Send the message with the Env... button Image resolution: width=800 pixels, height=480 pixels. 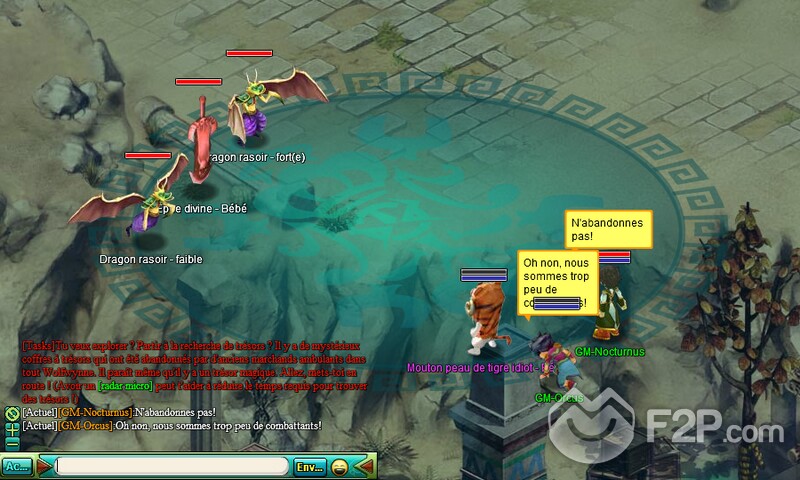click(309, 466)
